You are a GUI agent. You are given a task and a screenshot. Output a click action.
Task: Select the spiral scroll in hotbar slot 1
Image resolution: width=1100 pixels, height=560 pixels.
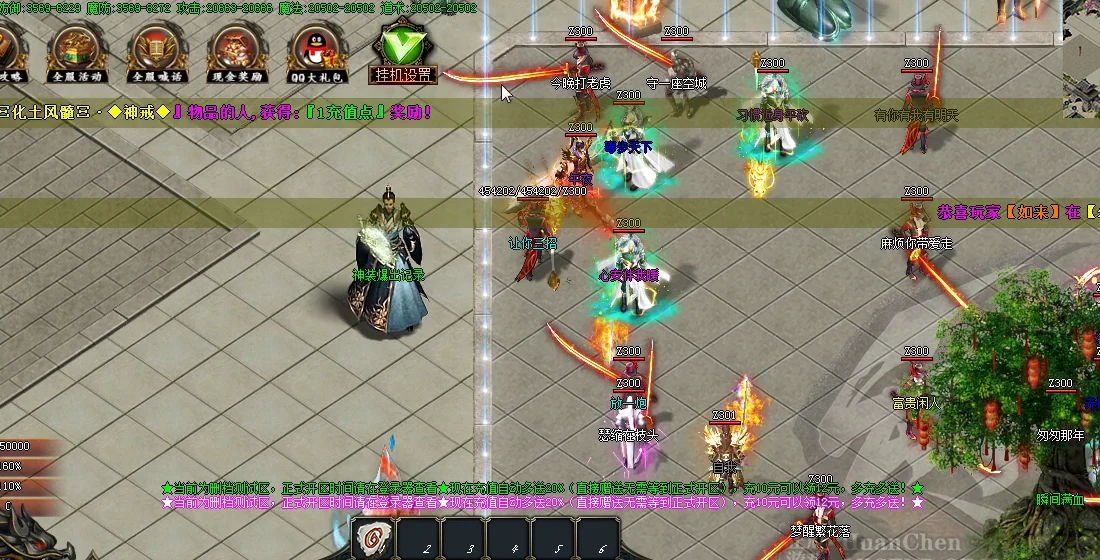point(375,537)
